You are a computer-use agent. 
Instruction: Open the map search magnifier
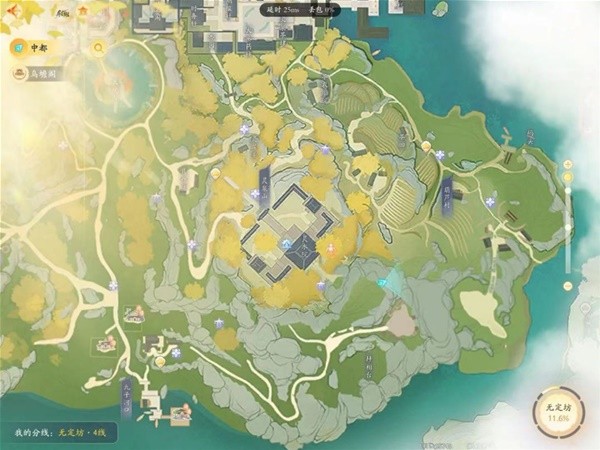(98, 47)
